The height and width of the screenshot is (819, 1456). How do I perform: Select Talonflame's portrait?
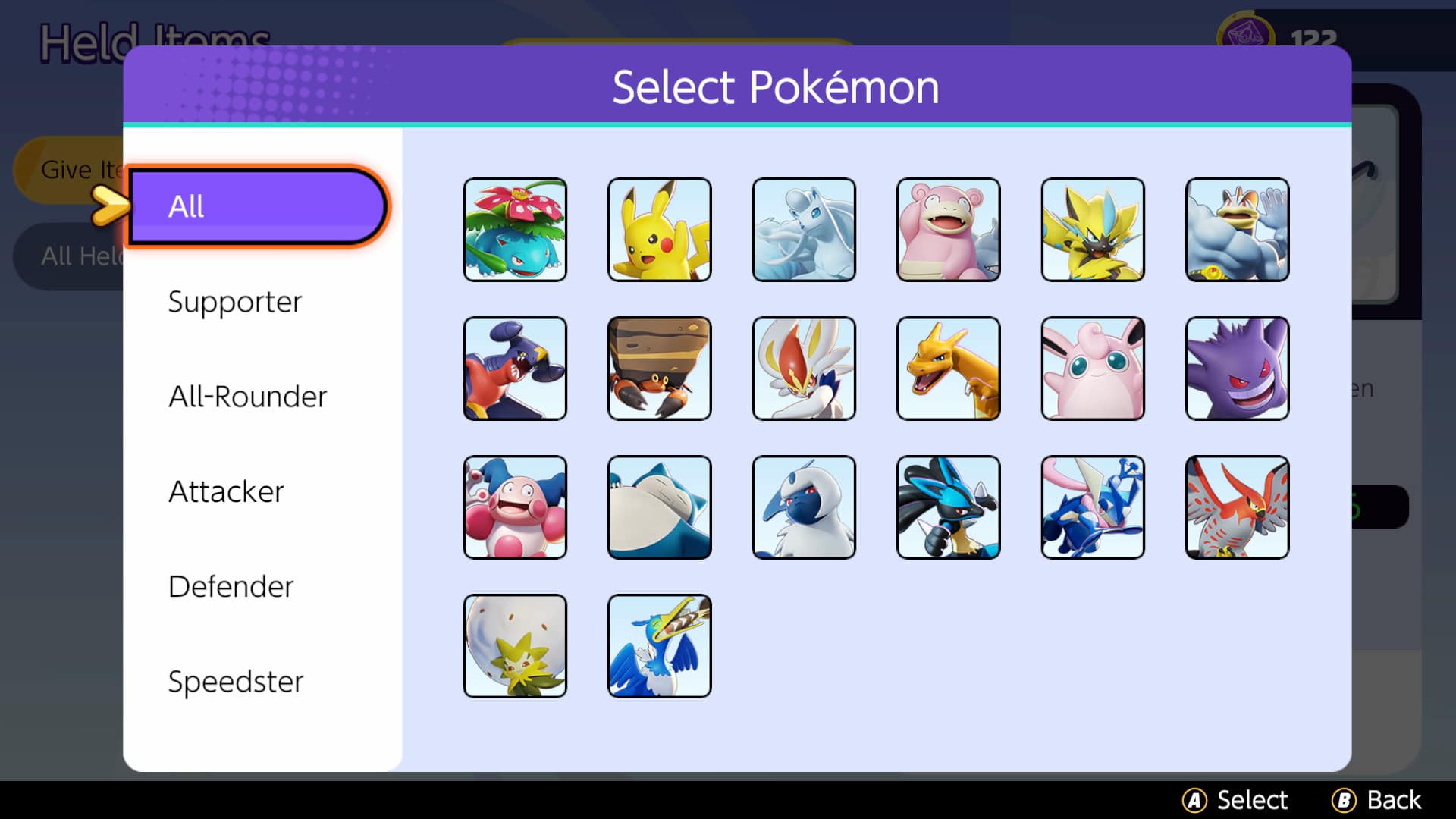coord(1236,507)
